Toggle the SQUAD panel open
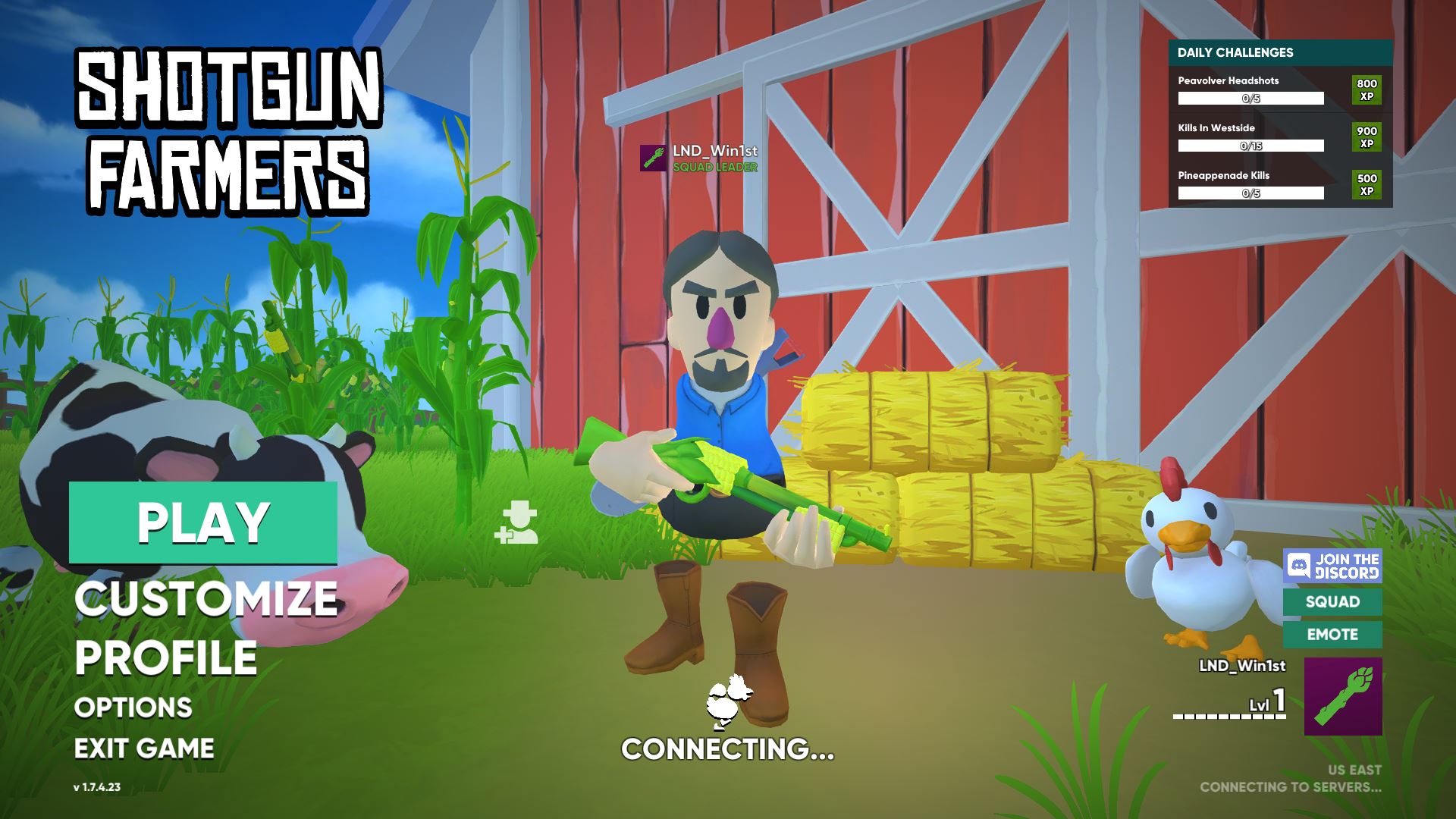 click(1334, 602)
